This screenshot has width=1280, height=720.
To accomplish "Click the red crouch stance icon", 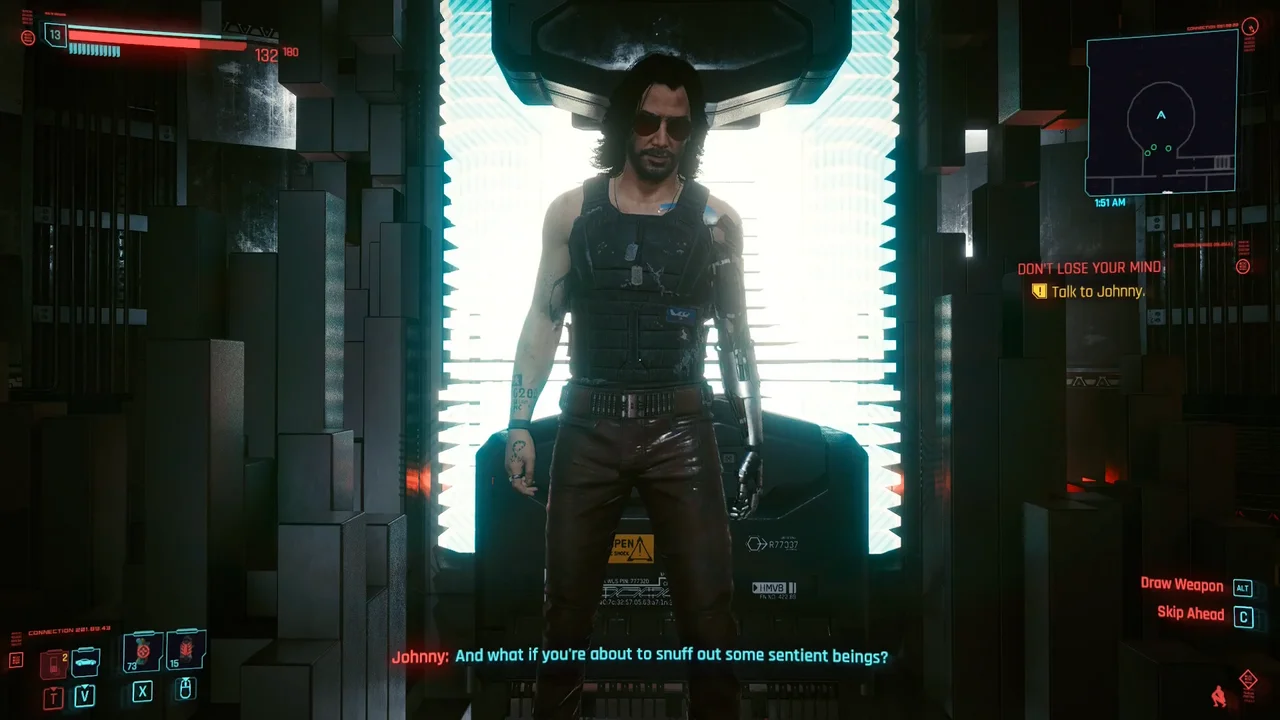I will coord(1218,695).
